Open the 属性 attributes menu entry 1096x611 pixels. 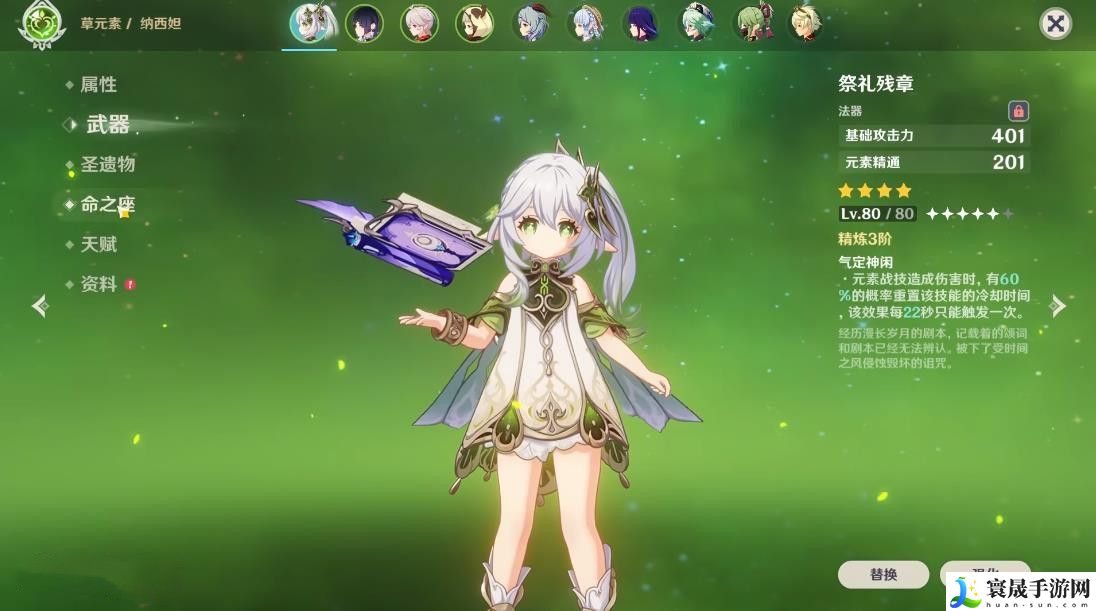(98, 85)
